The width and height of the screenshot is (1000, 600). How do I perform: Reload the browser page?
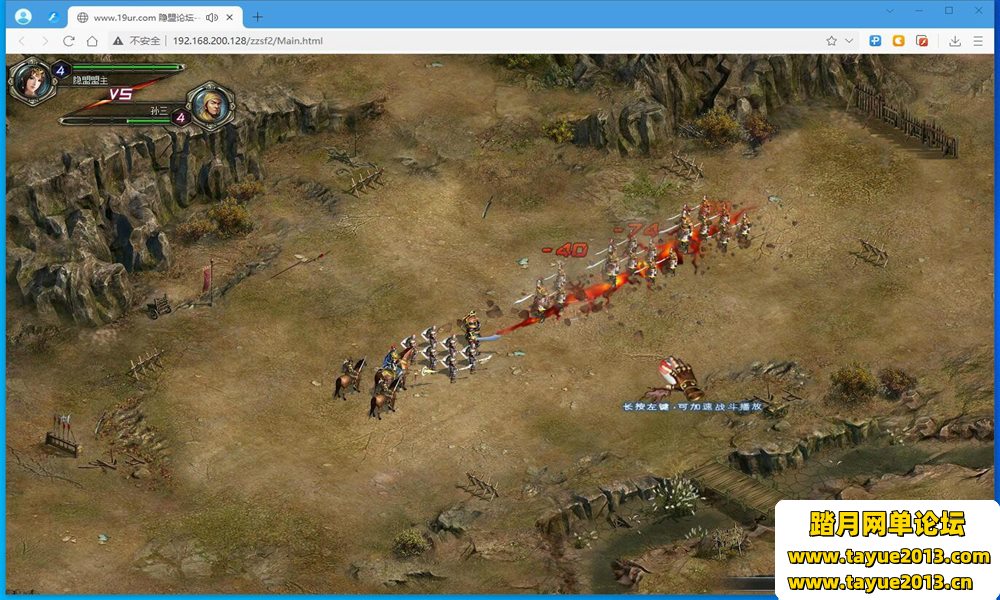(69, 41)
